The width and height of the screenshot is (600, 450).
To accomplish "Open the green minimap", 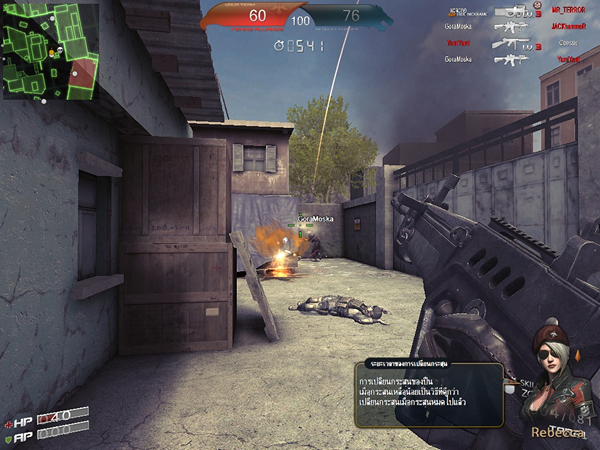I will point(50,50).
